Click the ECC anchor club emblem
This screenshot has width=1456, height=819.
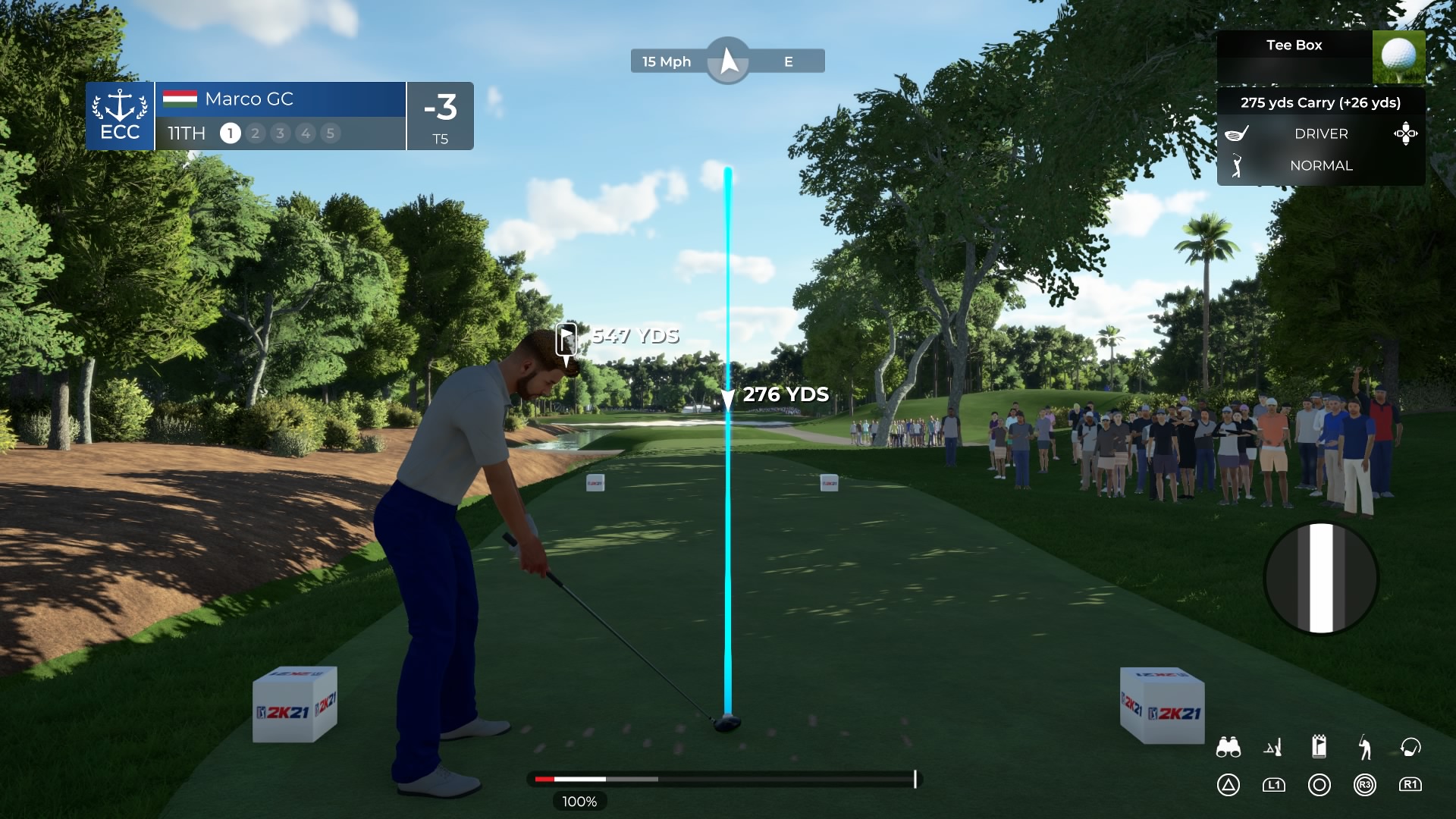point(120,115)
